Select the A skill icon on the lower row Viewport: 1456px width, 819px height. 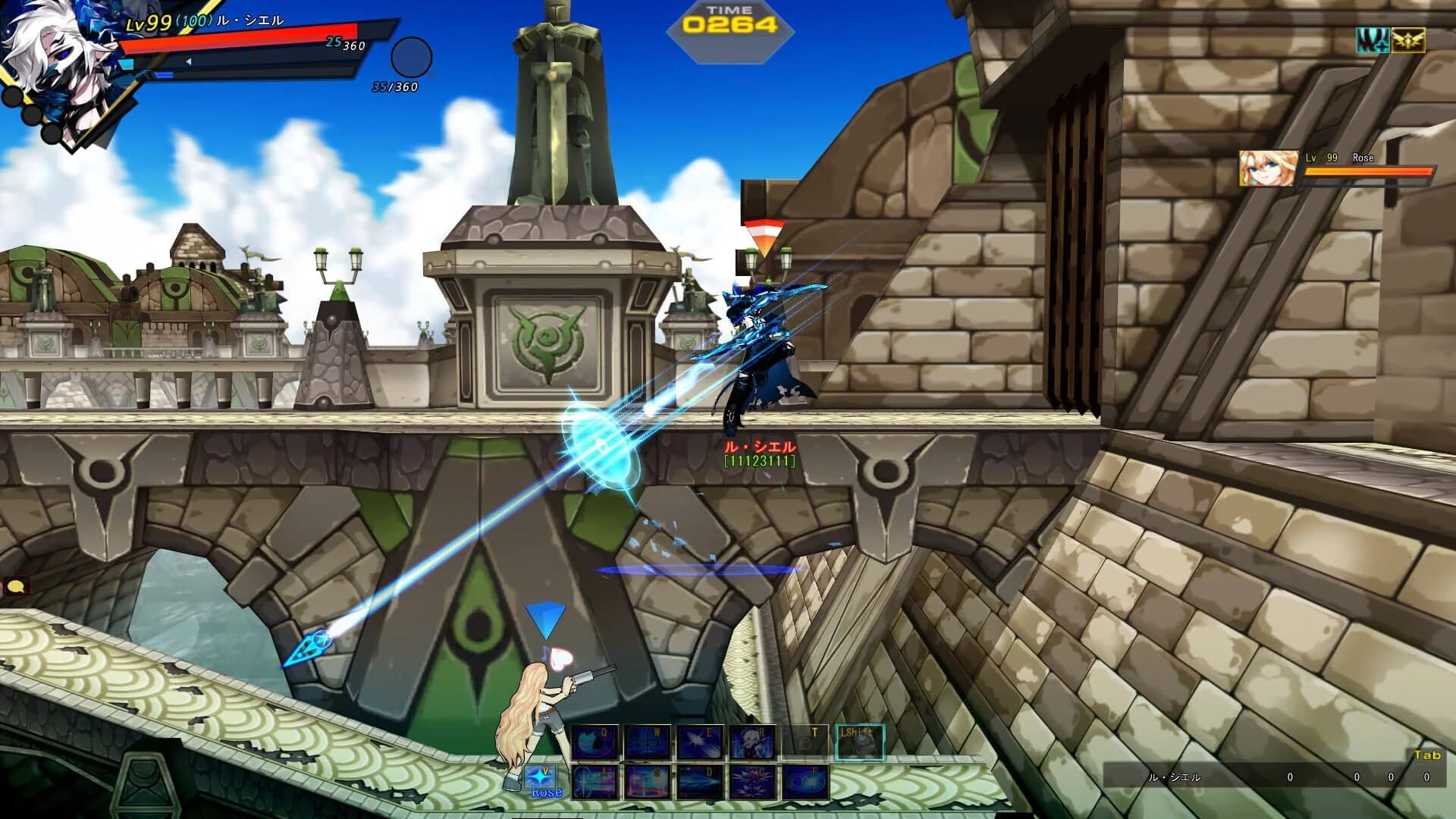(595, 783)
